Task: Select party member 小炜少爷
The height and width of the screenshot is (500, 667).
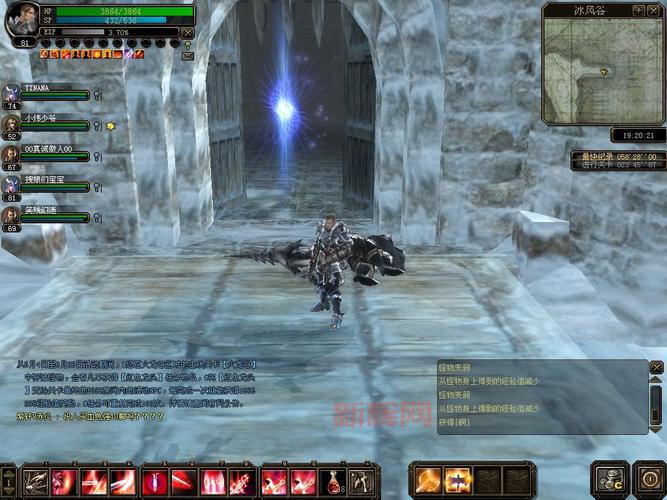Action: click(x=45, y=122)
